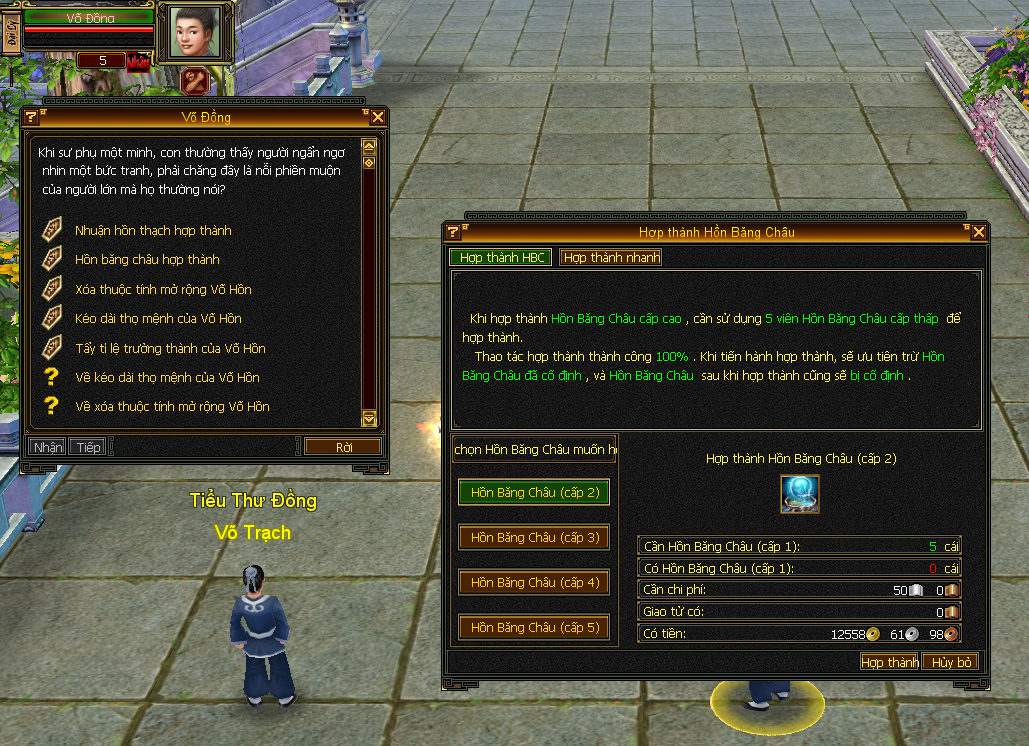
Task: Select 'Hồn băng châu hợp thành' option
Action: coord(147,260)
